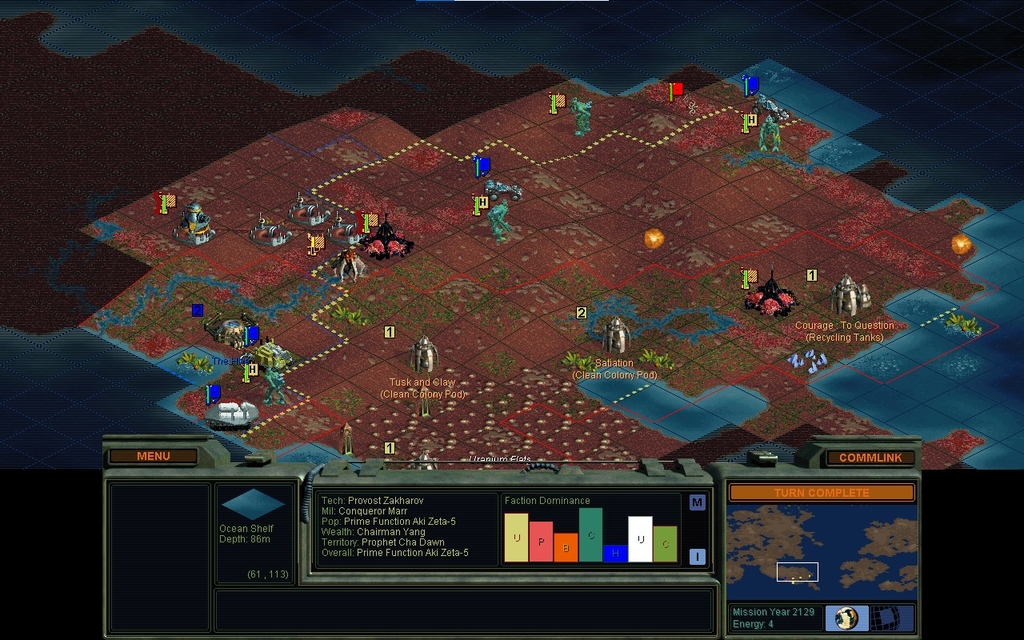Select the planet globe icon

click(x=847, y=617)
